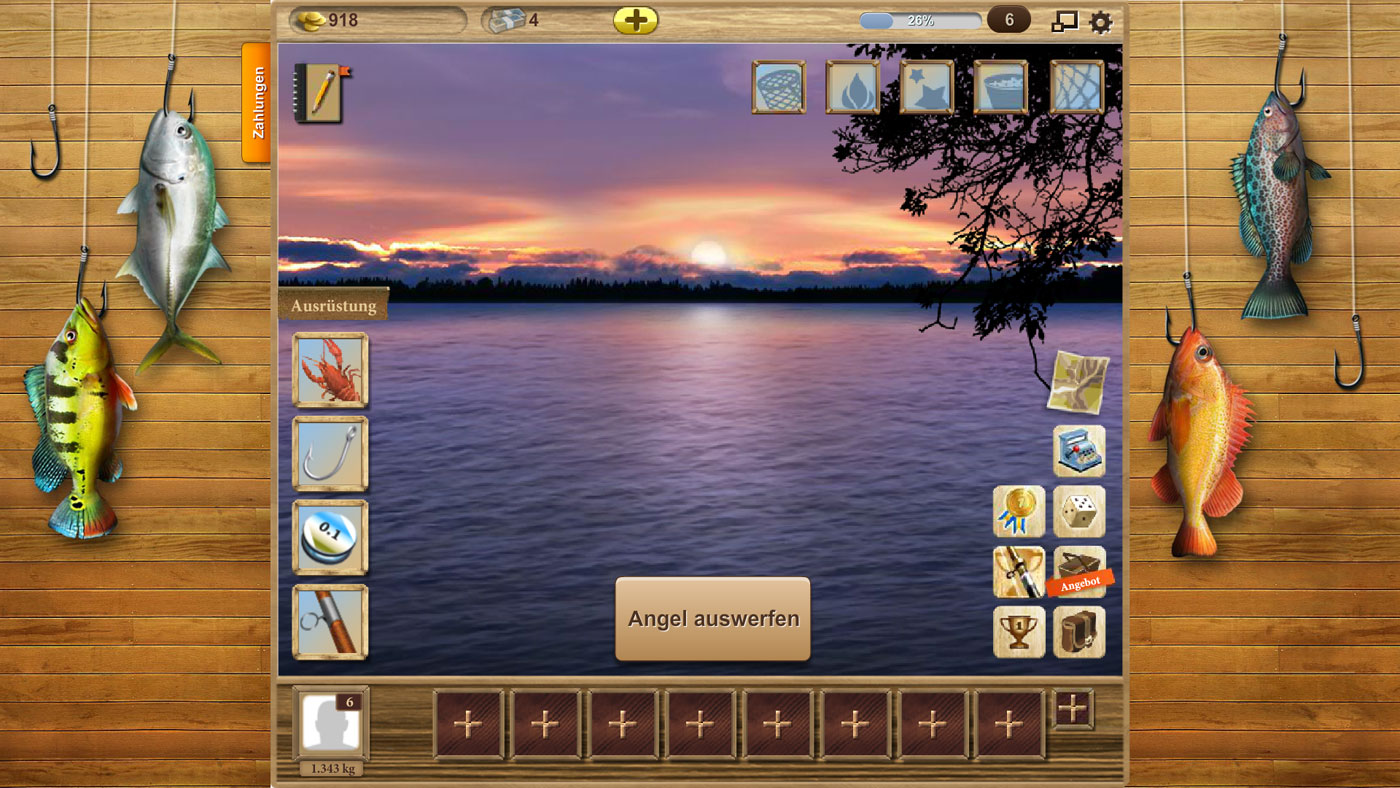1400x788 pixels.
Task: Open the hook equipment slot
Action: (x=329, y=455)
